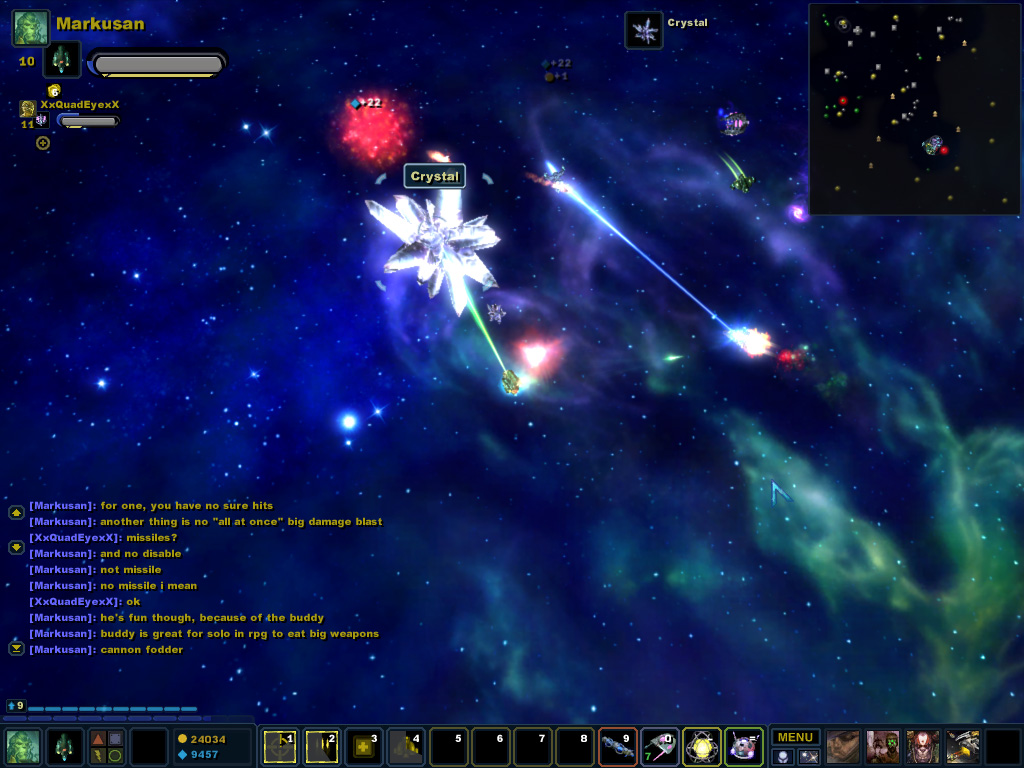Use the slot 0 item with count 7

click(x=659, y=747)
